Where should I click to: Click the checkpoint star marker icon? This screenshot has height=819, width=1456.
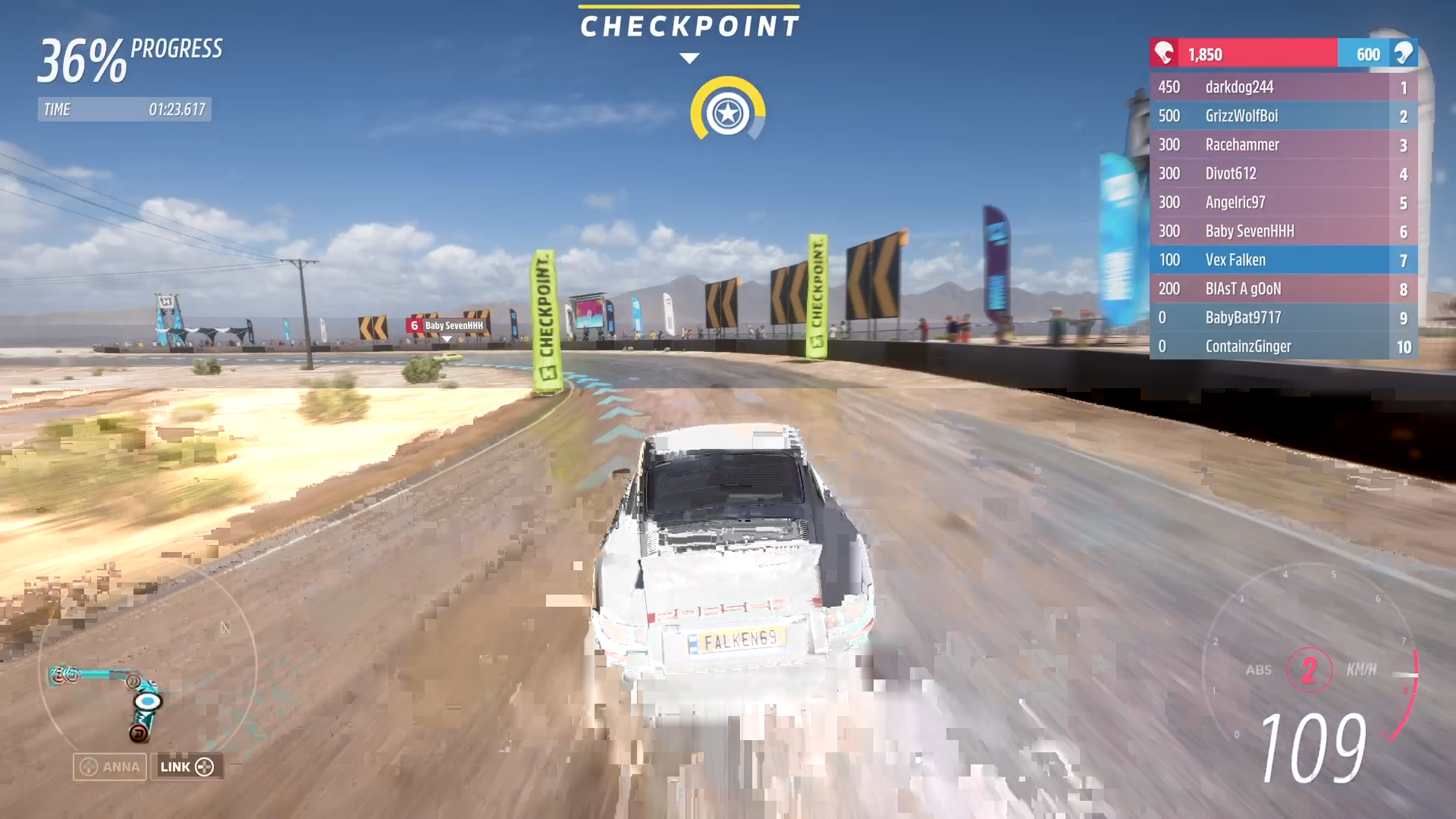(x=728, y=113)
